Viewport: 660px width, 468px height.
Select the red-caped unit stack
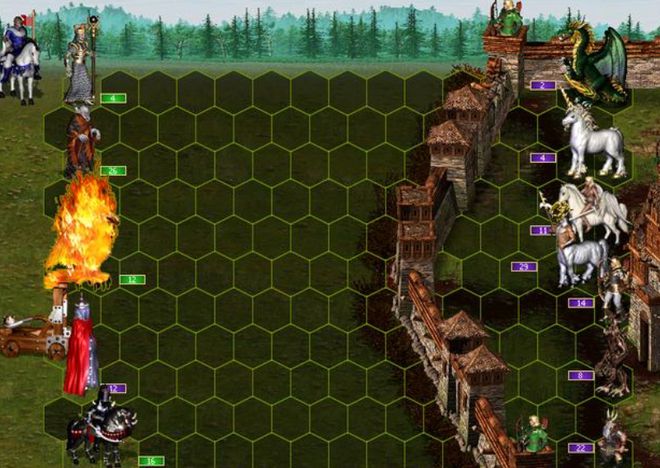(81, 345)
